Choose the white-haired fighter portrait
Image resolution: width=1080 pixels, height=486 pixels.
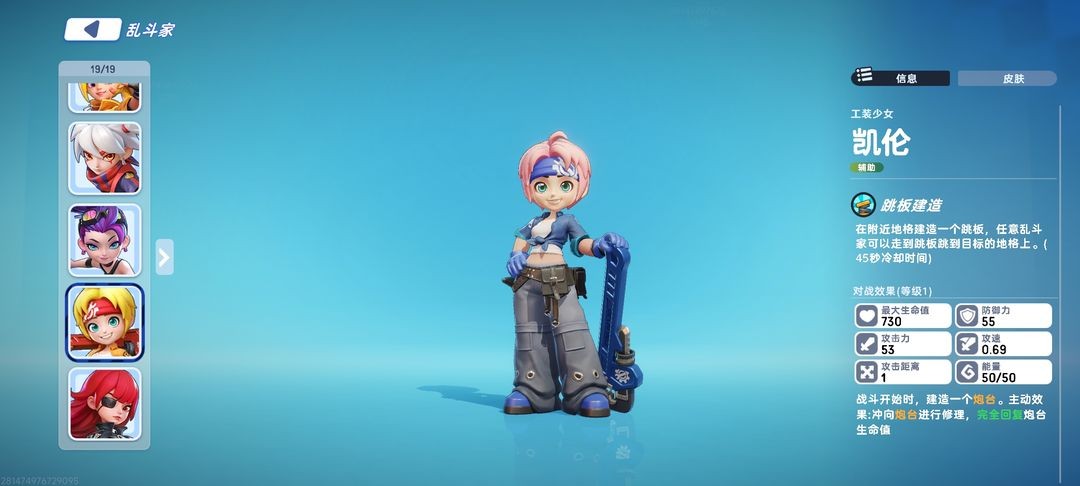pos(105,158)
